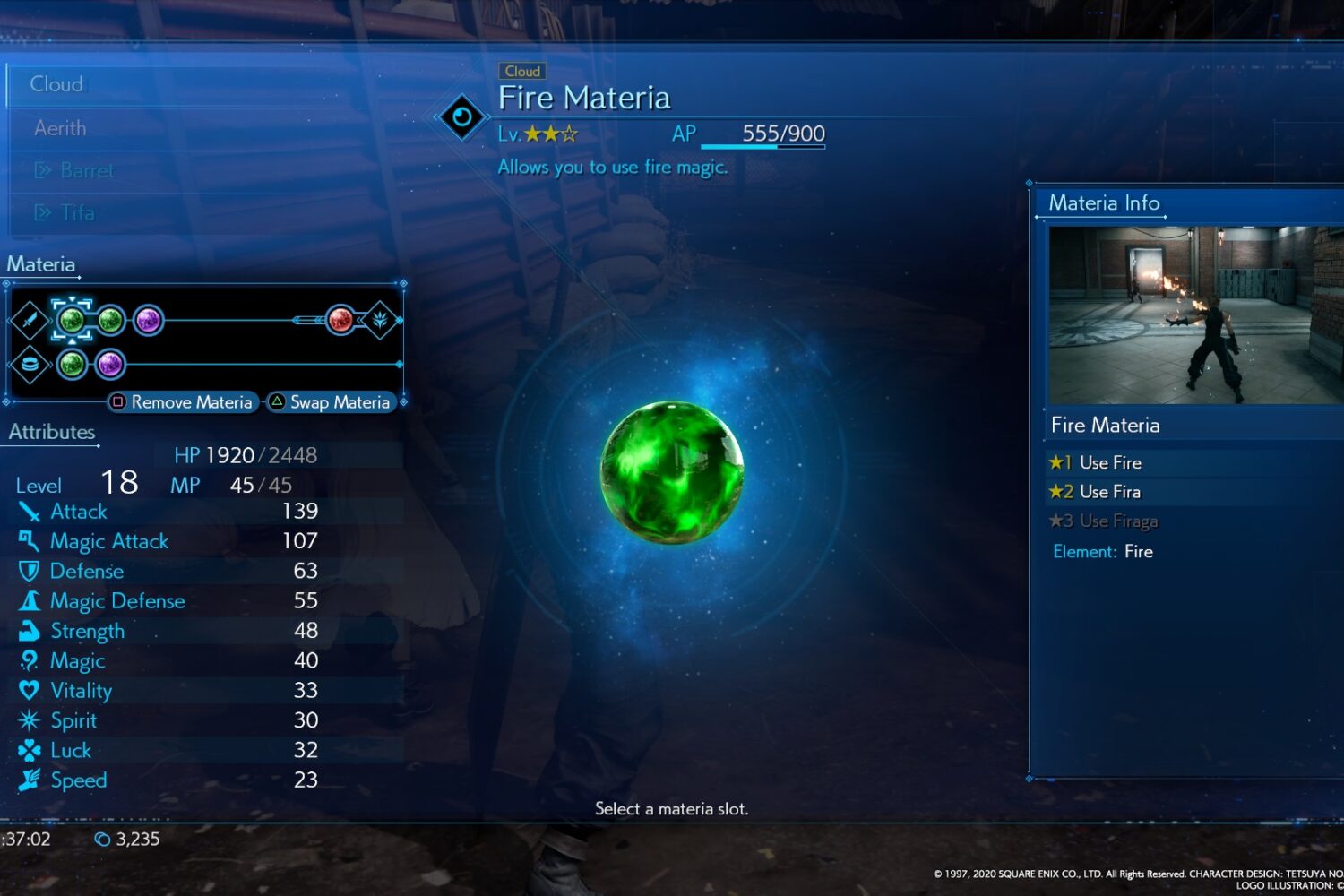Switch to Barret's materia
1344x896 pixels.
pyautogui.click(x=86, y=170)
